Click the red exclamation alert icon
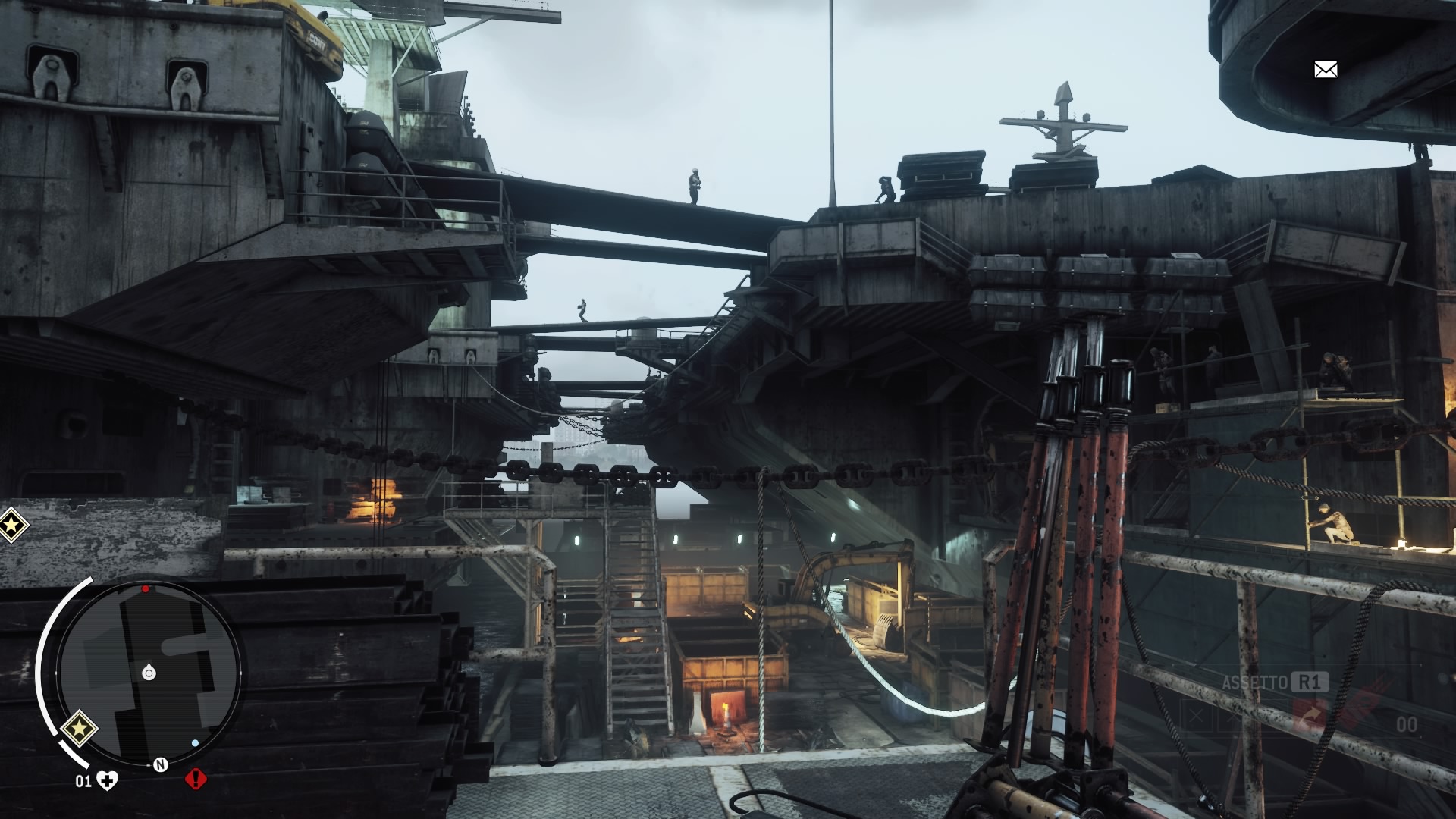The width and height of the screenshot is (1456, 819). click(x=196, y=779)
